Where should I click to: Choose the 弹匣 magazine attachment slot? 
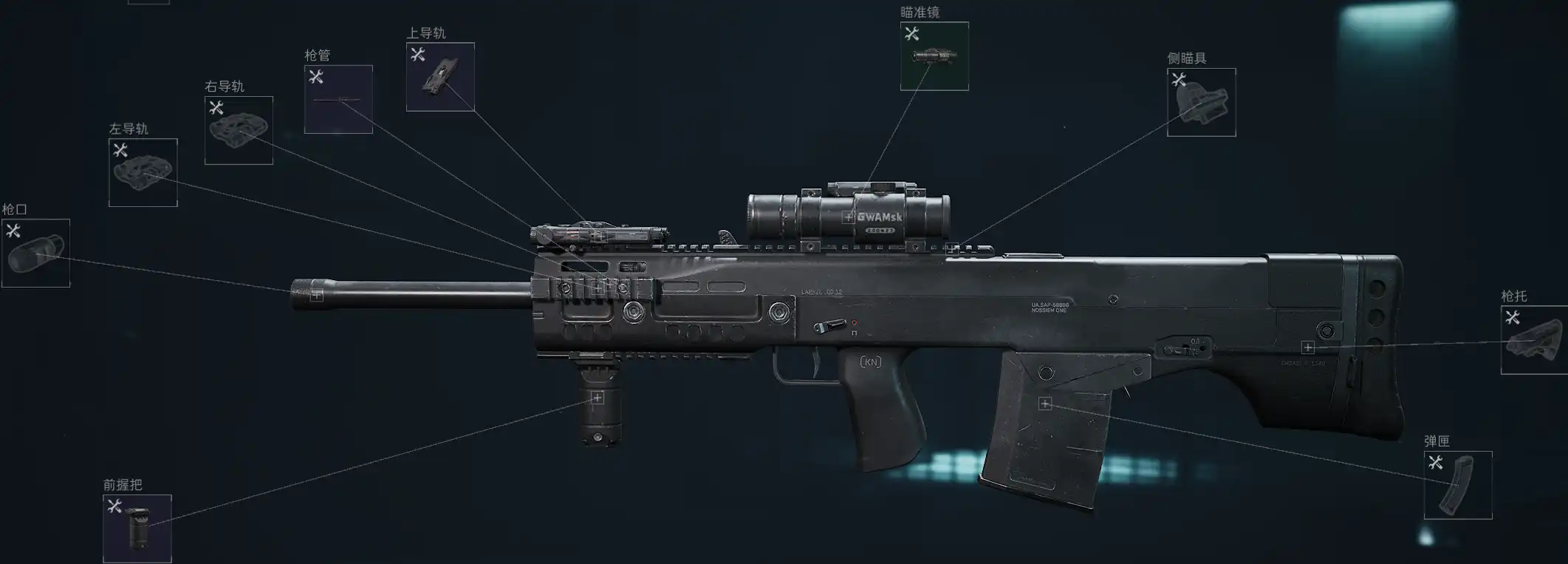[1458, 485]
